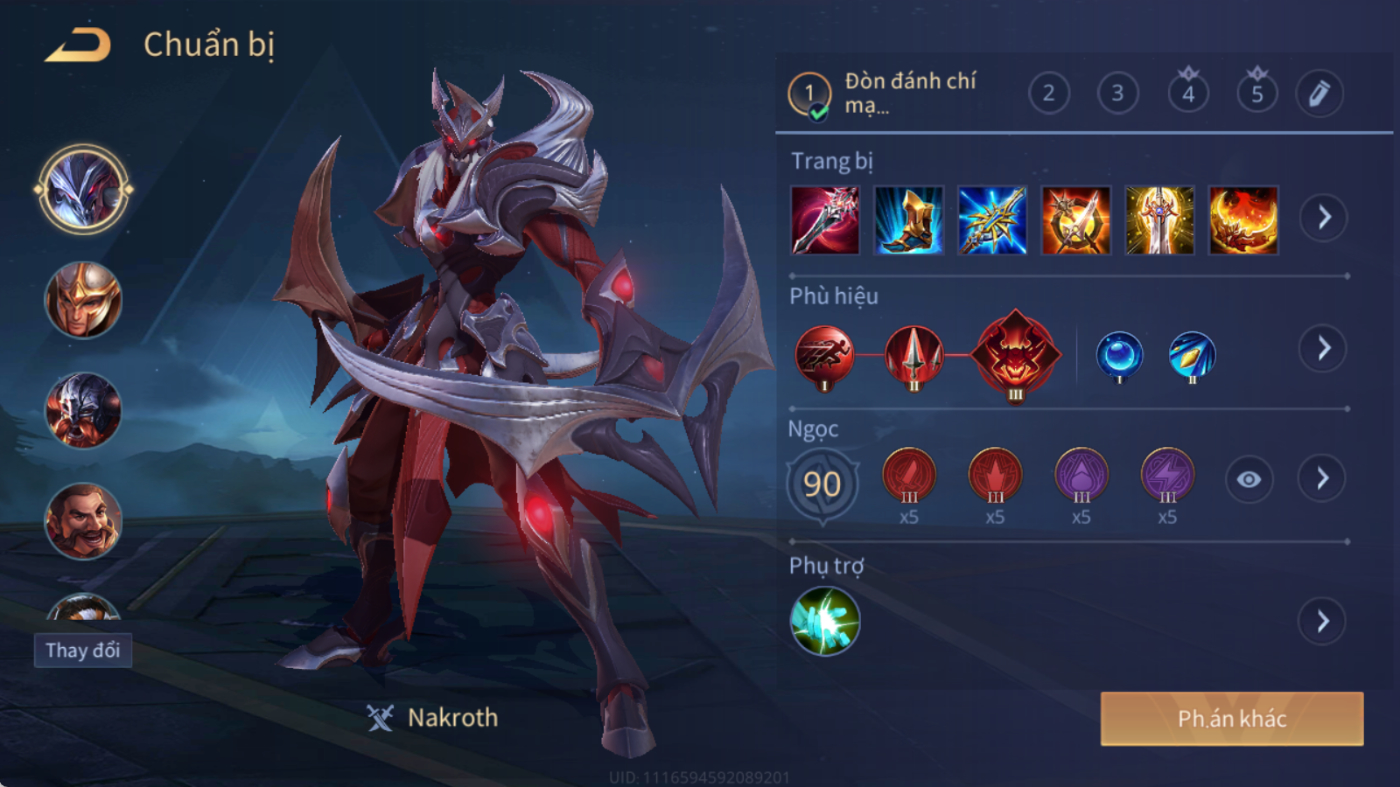Click the Ph.án khác button

1232,719
